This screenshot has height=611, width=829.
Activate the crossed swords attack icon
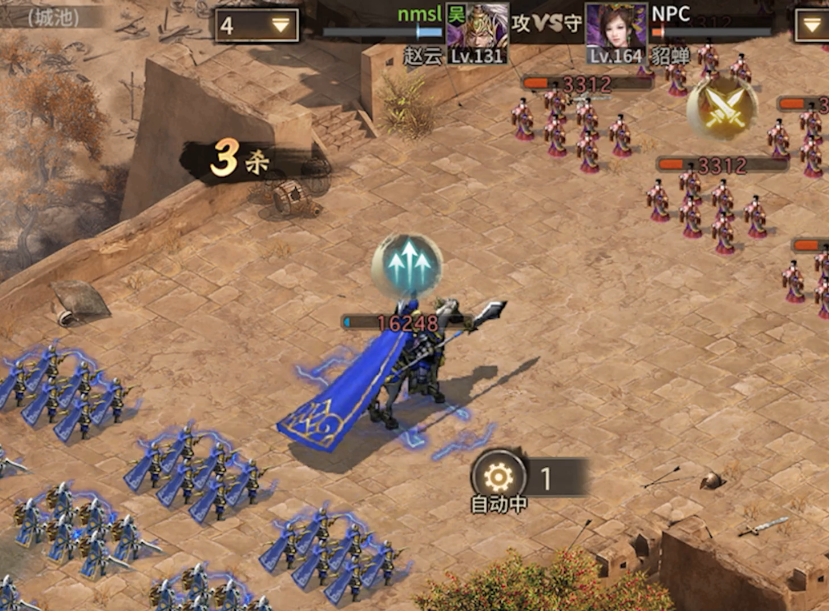pyautogui.click(x=722, y=107)
